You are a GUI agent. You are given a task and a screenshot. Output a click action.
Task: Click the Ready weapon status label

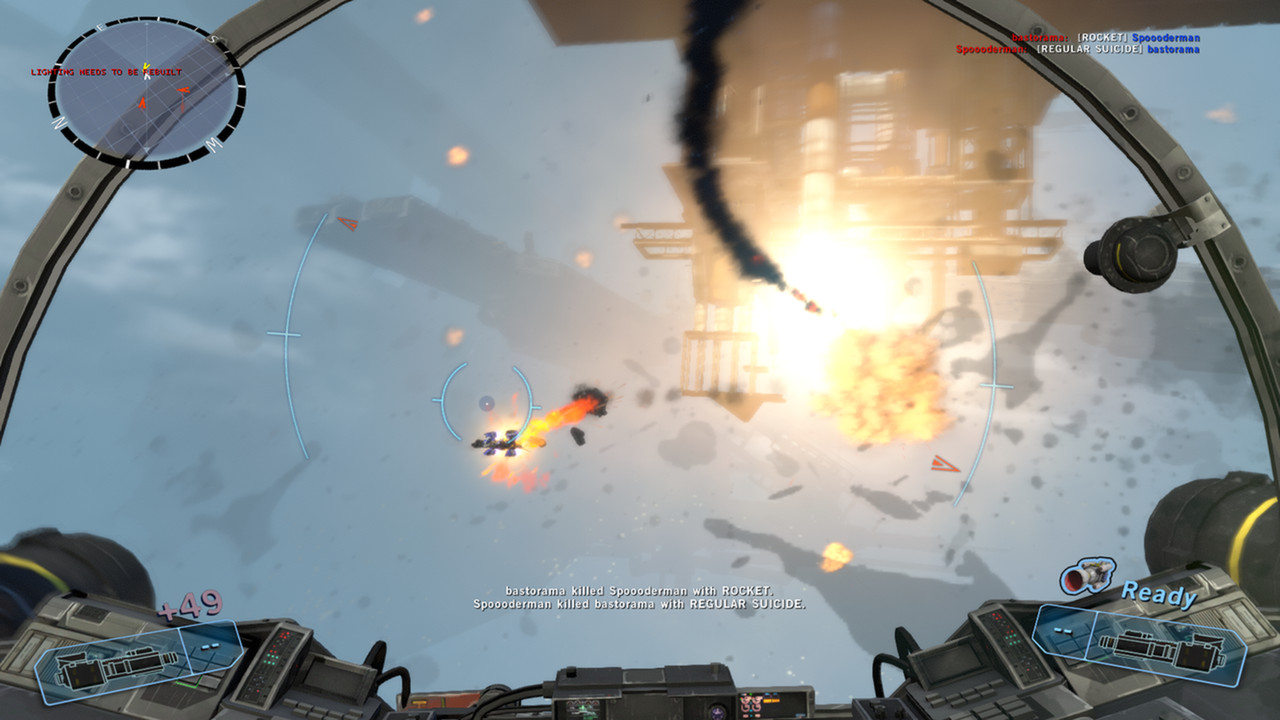[1158, 595]
